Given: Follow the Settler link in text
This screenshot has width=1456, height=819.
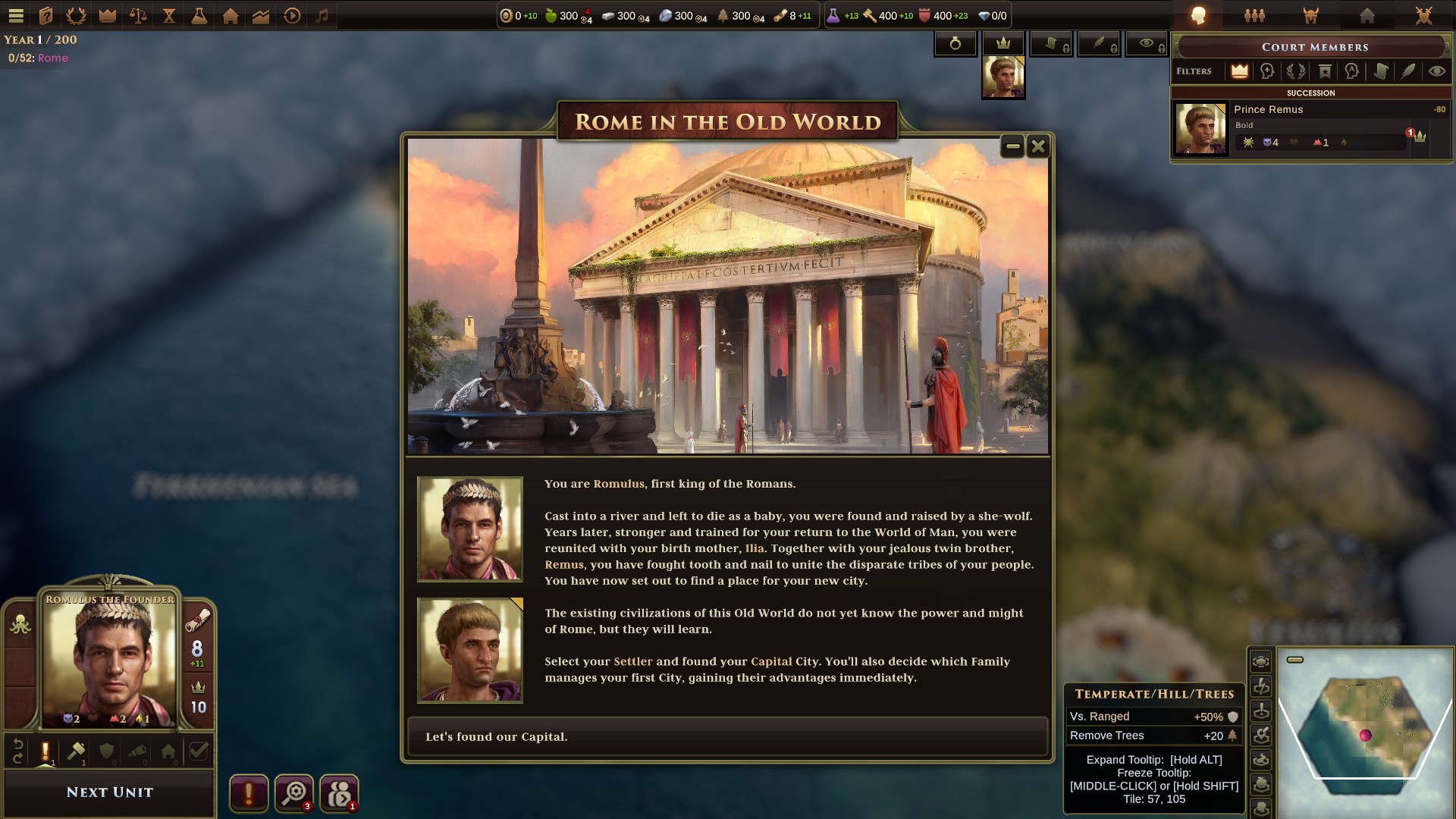Looking at the screenshot, I should pyautogui.click(x=632, y=661).
